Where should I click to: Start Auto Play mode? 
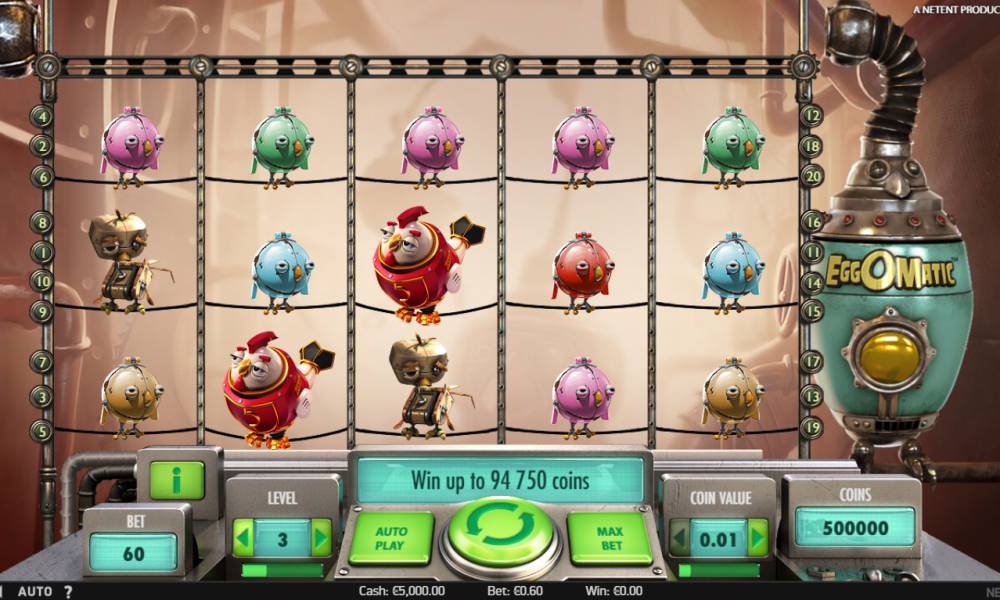click(390, 538)
